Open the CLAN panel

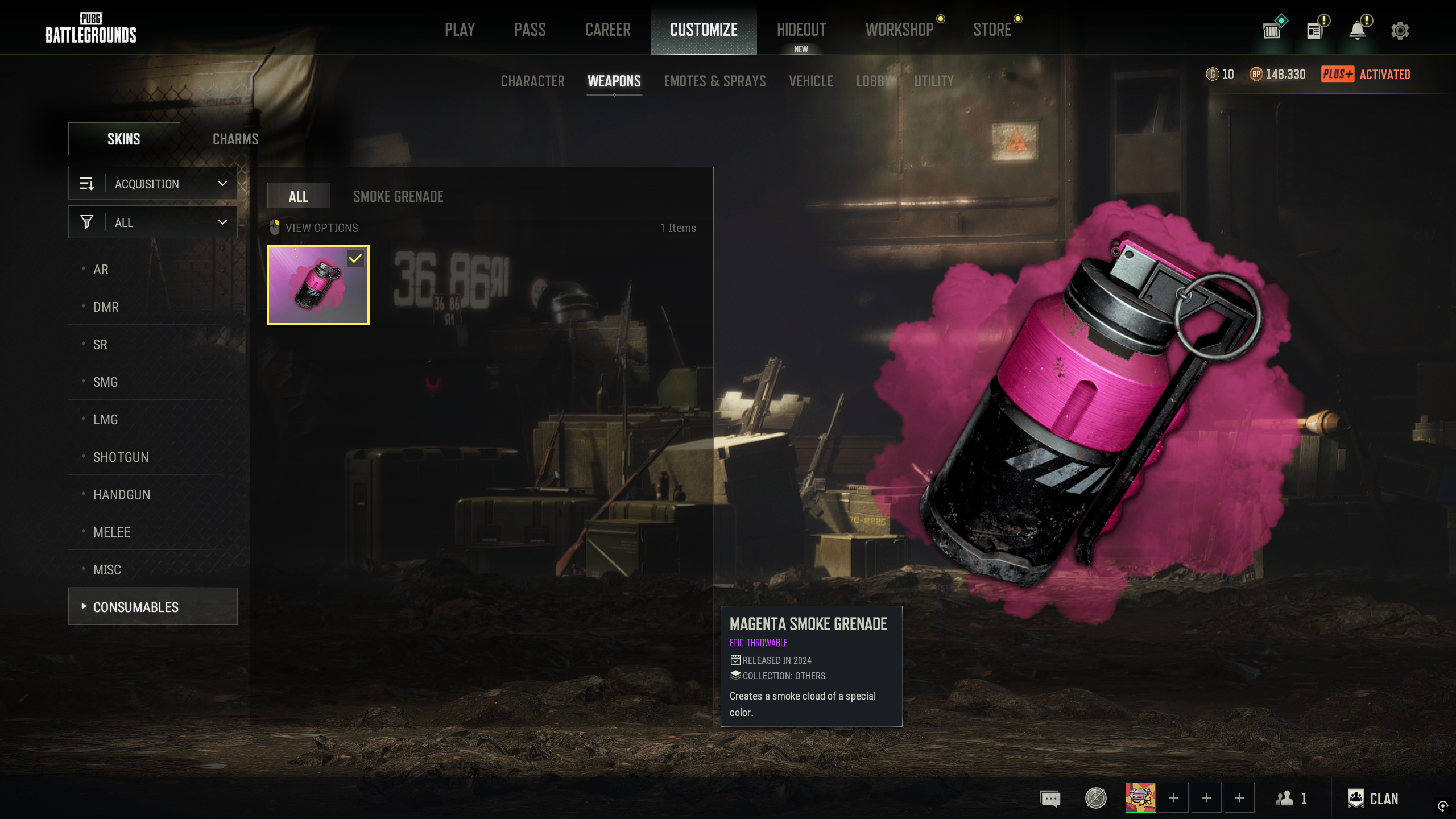(x=1373, y=799)
